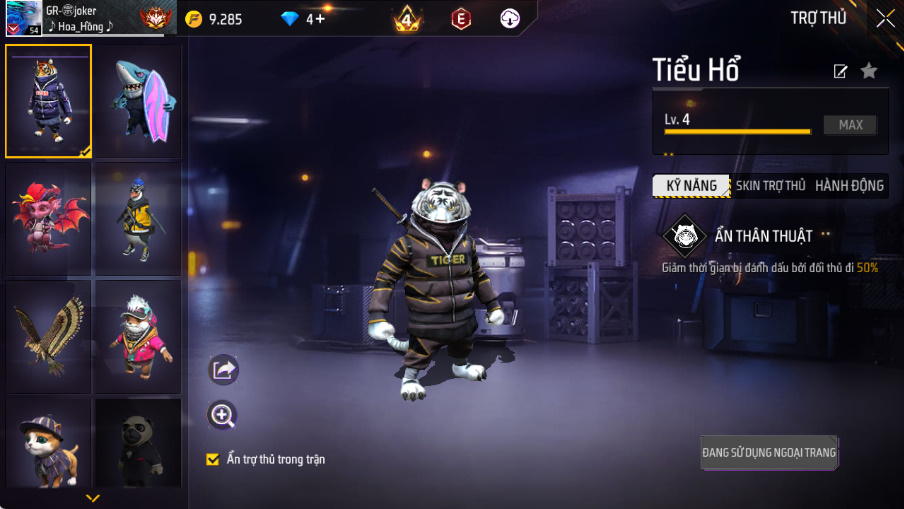Image resolution: width=904 pixels, height=509 pixels.
Task: Pick the penguin in yellow jacket pet
Action: (139, 219)
